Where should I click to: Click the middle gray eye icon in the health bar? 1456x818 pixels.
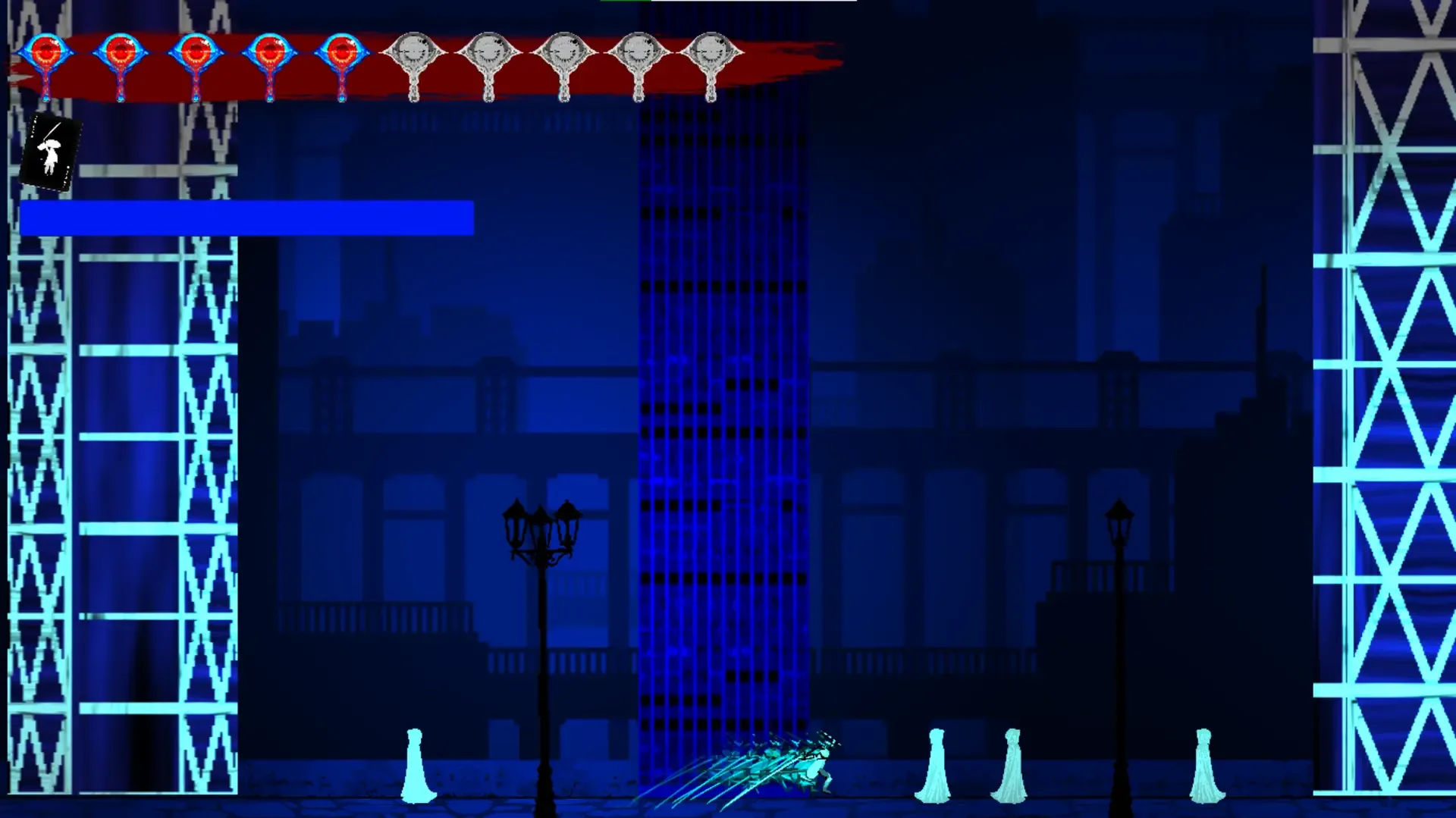(x=565, y=49)
